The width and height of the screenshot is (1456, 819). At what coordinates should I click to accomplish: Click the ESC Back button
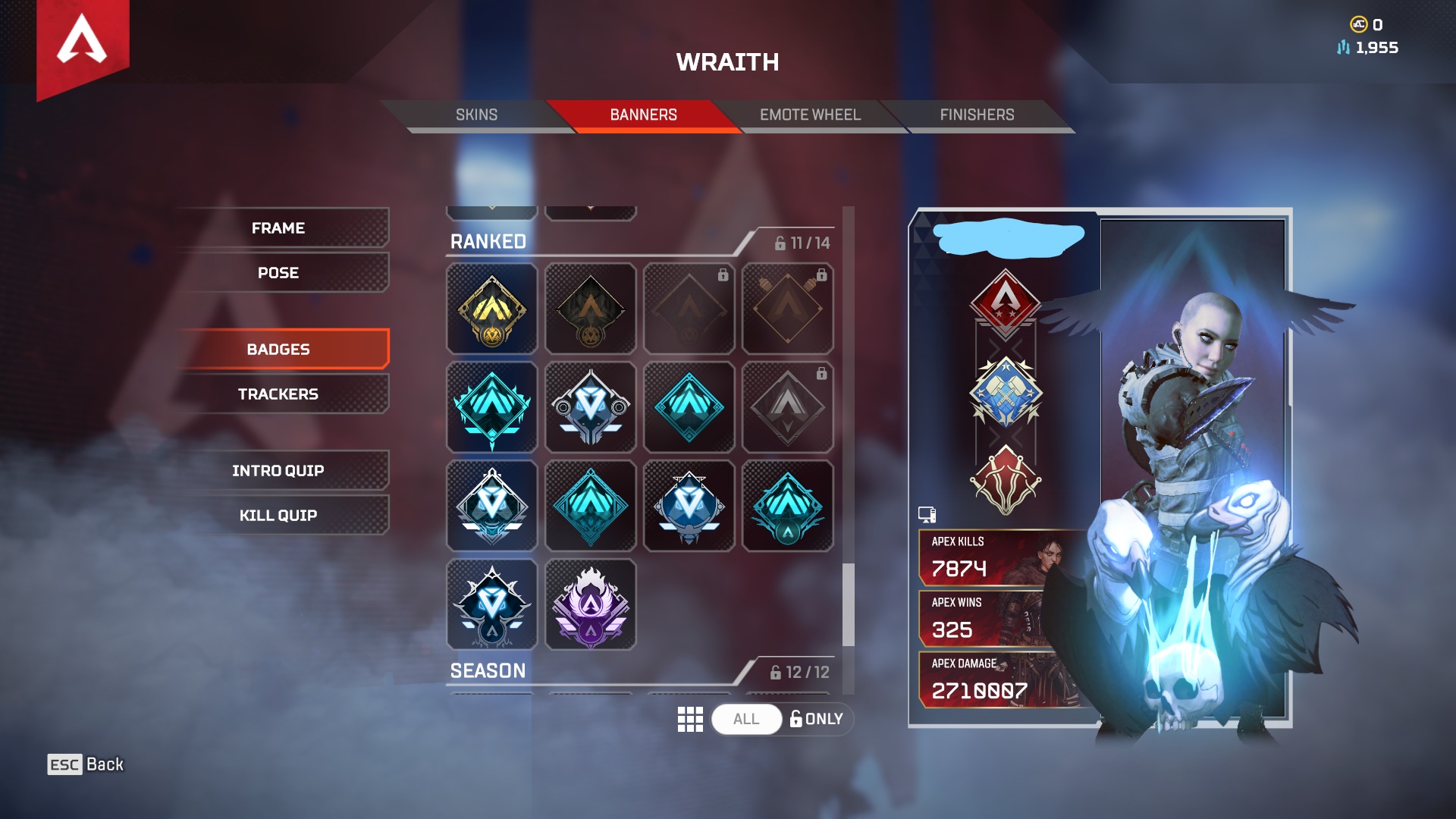(83, 764)
